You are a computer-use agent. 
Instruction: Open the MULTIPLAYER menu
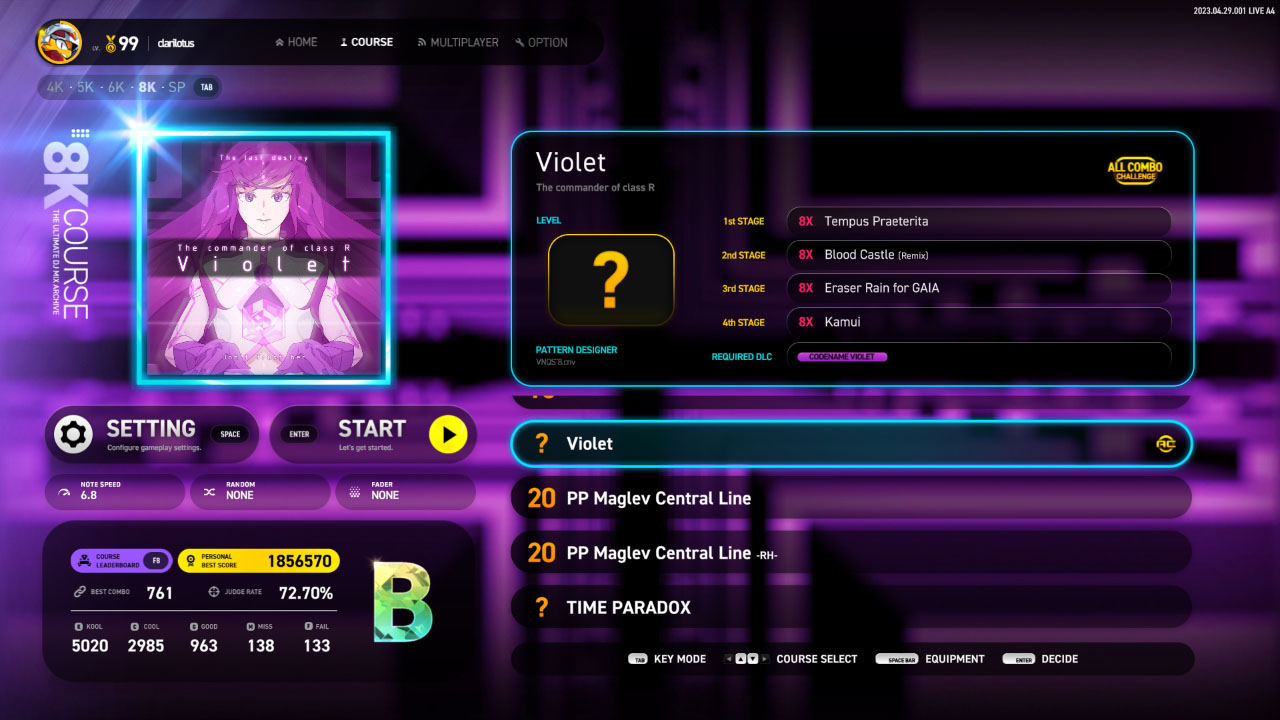point(458,42)
